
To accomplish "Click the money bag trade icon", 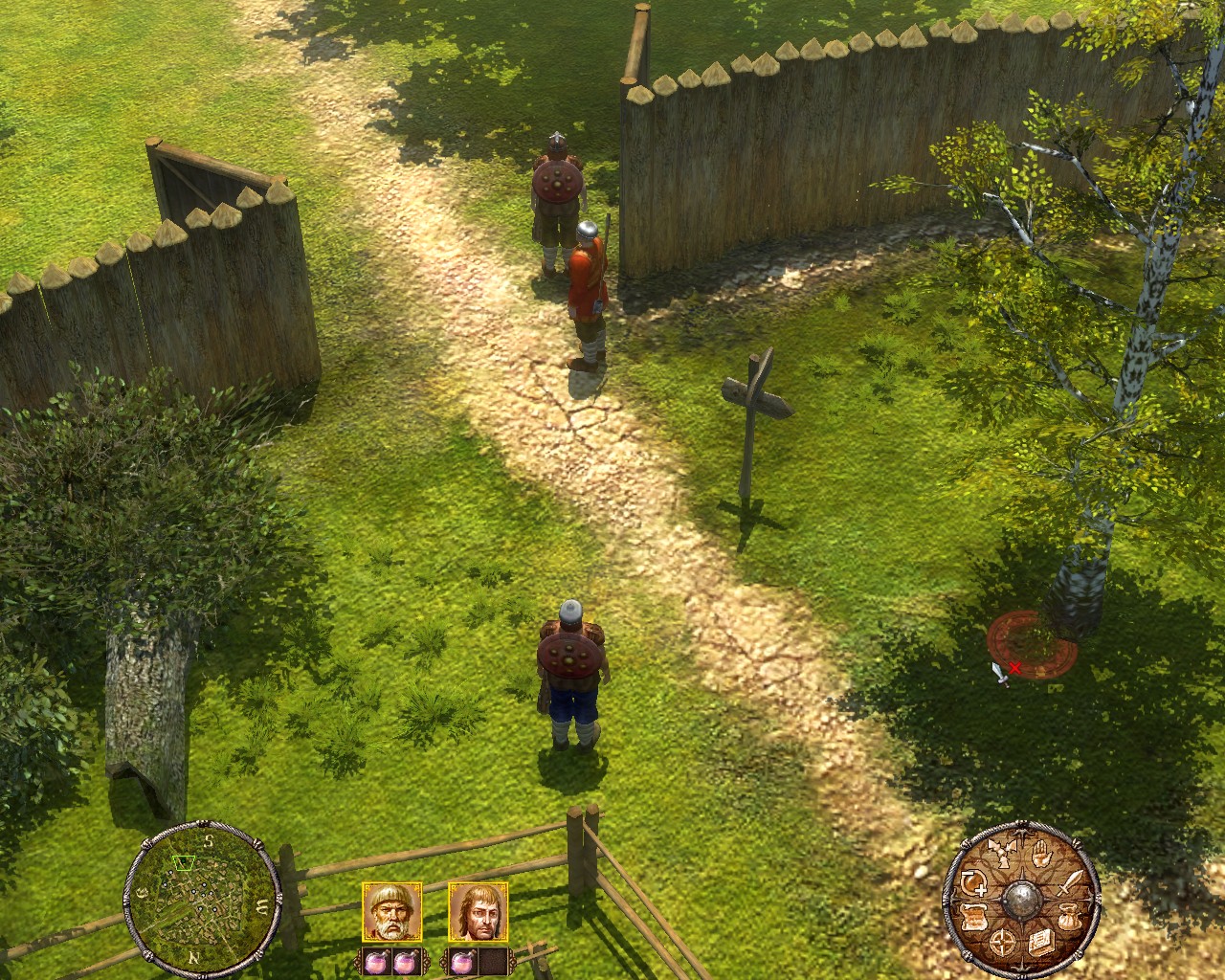I will coord(1070,916).
